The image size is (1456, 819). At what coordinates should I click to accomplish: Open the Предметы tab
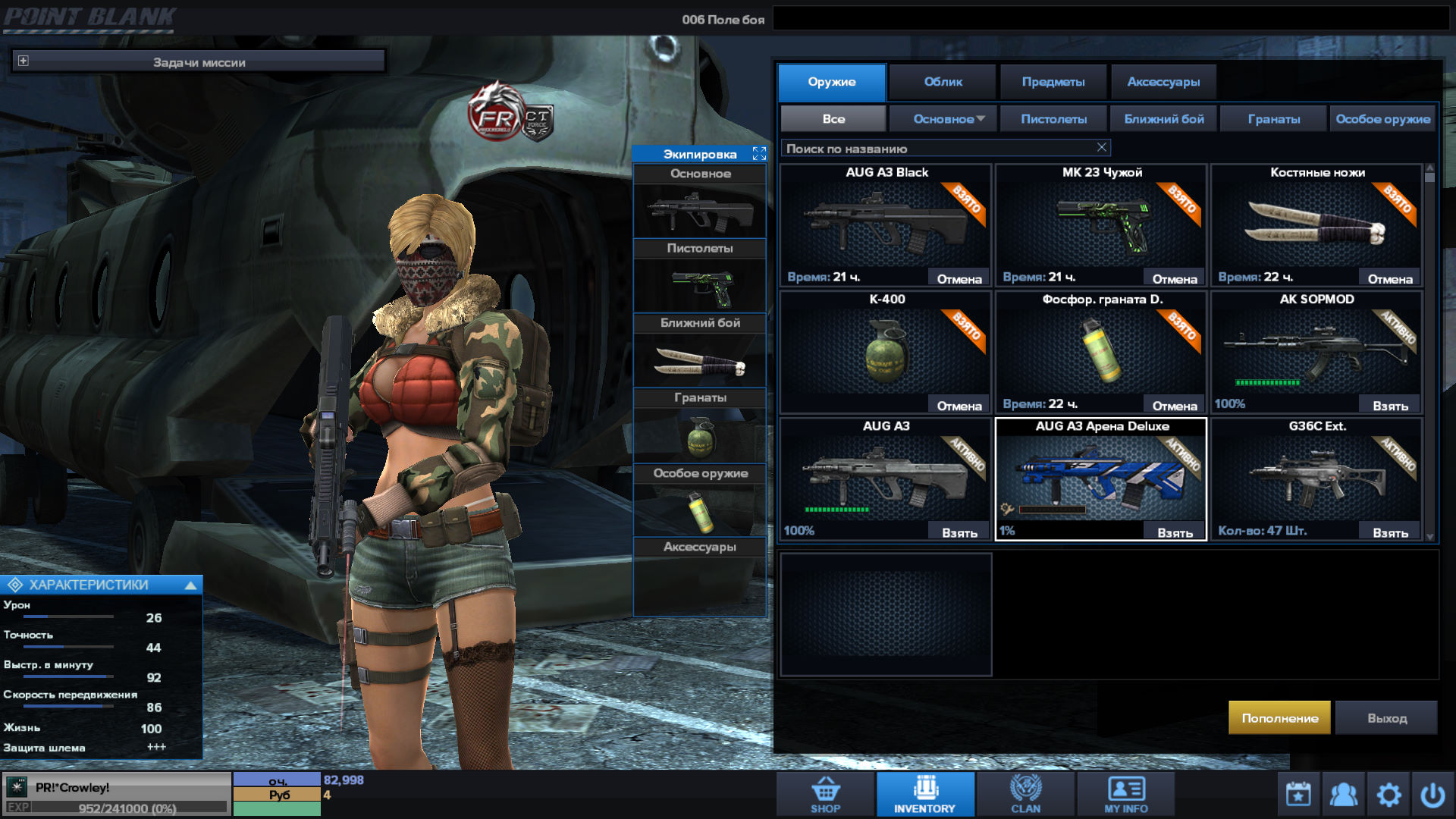click(x=1053, y=82)
